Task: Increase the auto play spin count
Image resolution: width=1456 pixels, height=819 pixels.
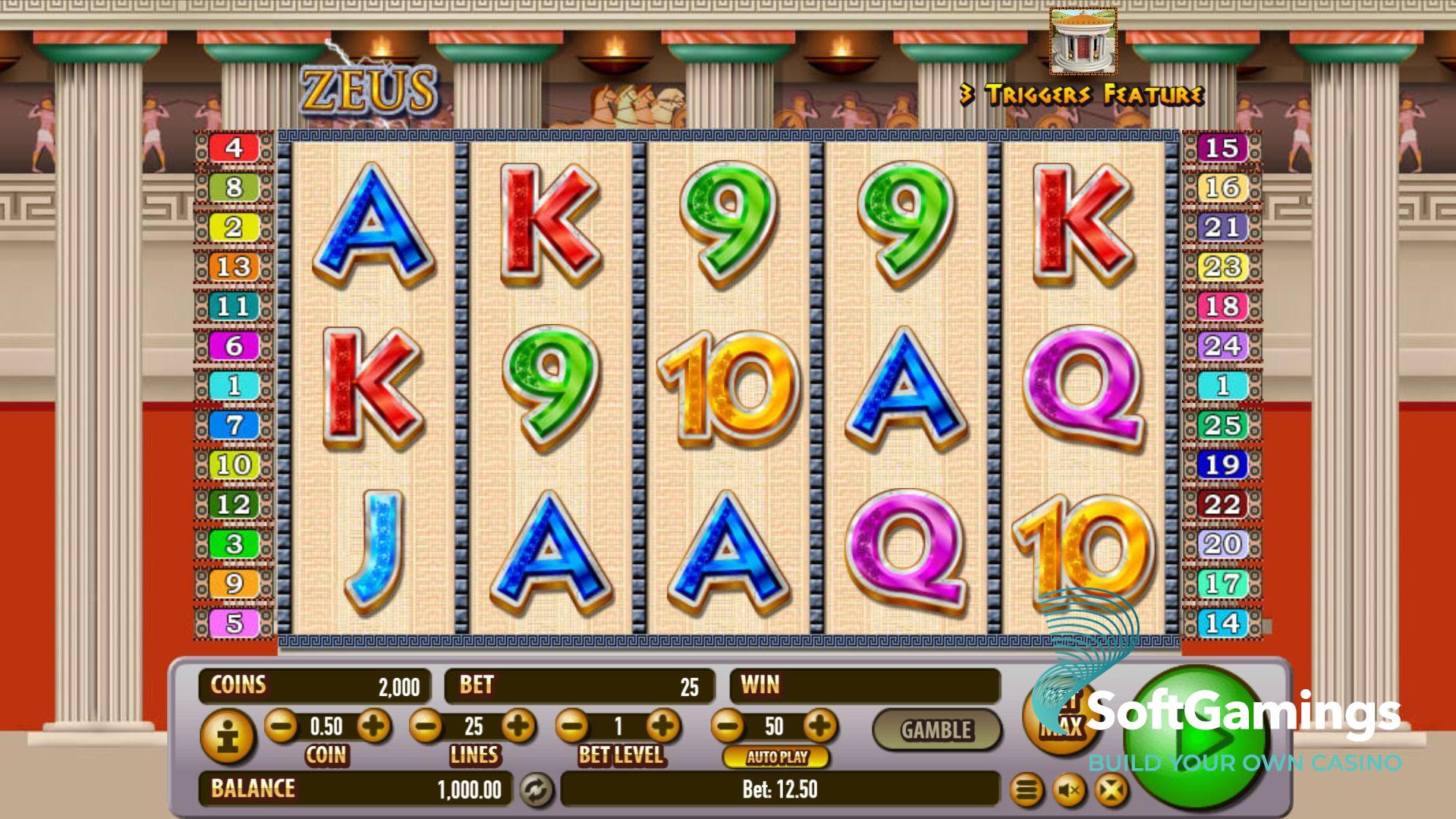Action: (819, 726)
